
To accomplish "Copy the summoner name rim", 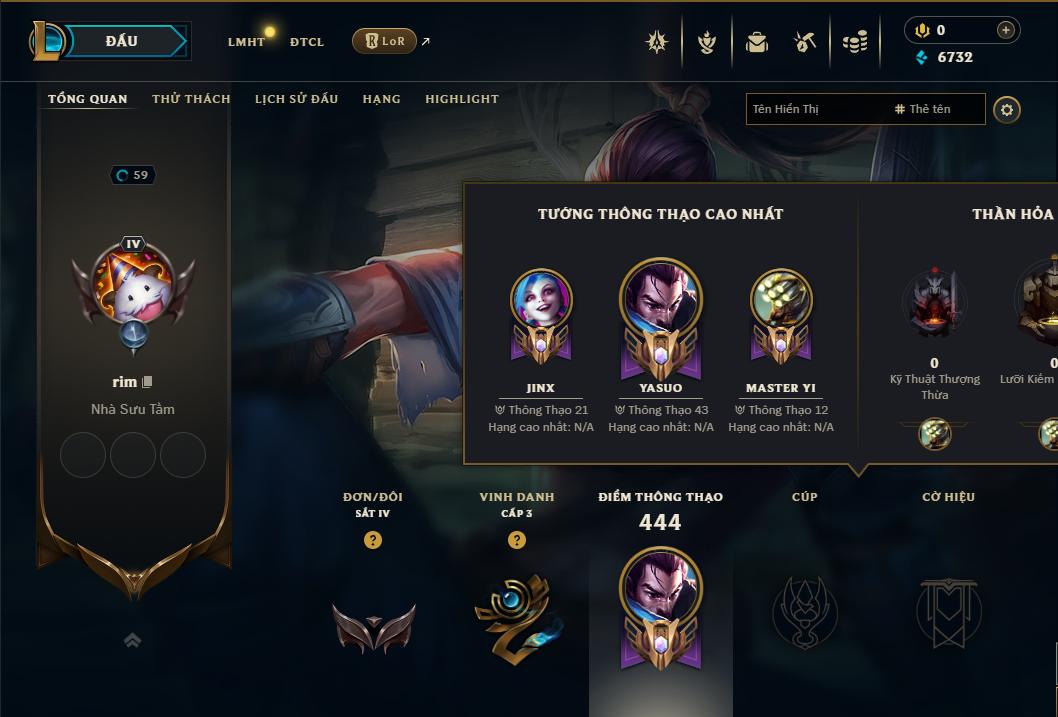I will 147,382.
